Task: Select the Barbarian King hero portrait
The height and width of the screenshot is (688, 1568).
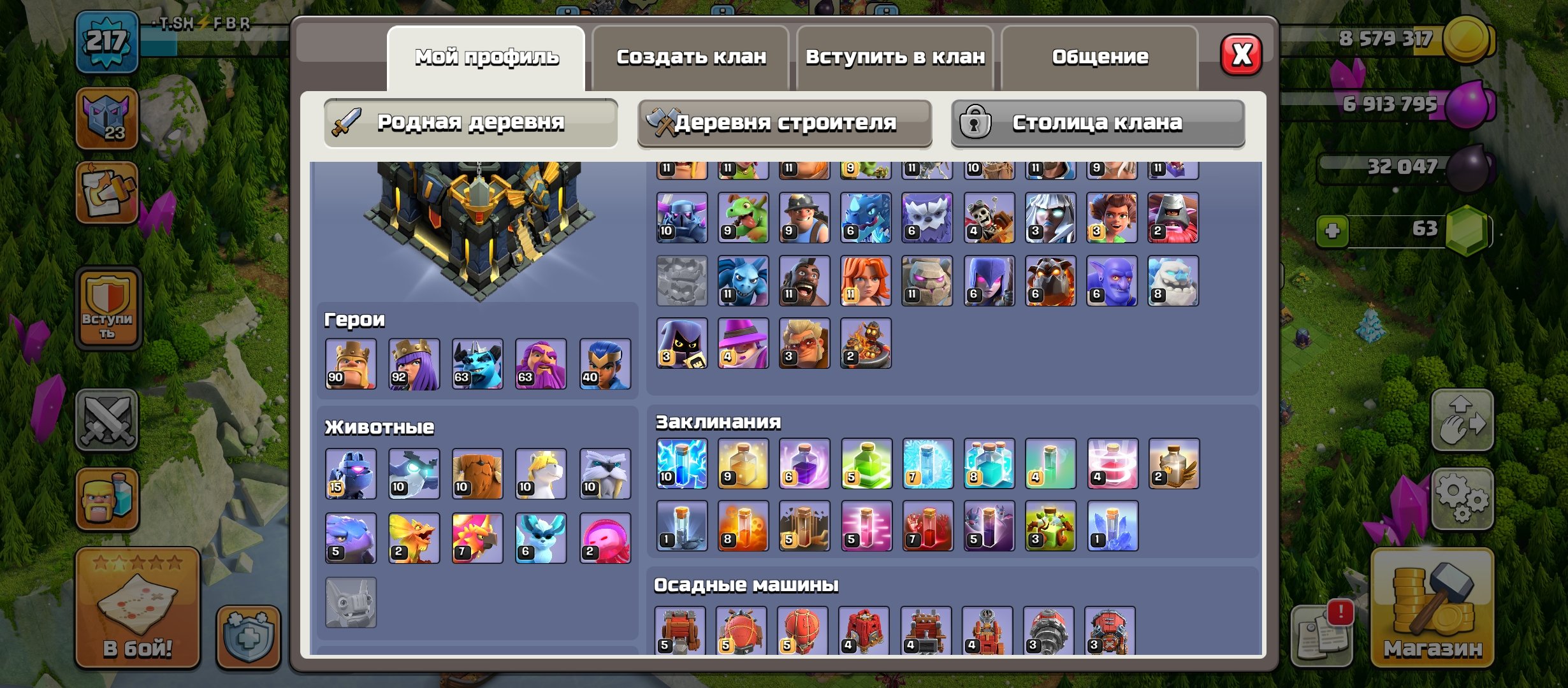Action: point(351,364)
